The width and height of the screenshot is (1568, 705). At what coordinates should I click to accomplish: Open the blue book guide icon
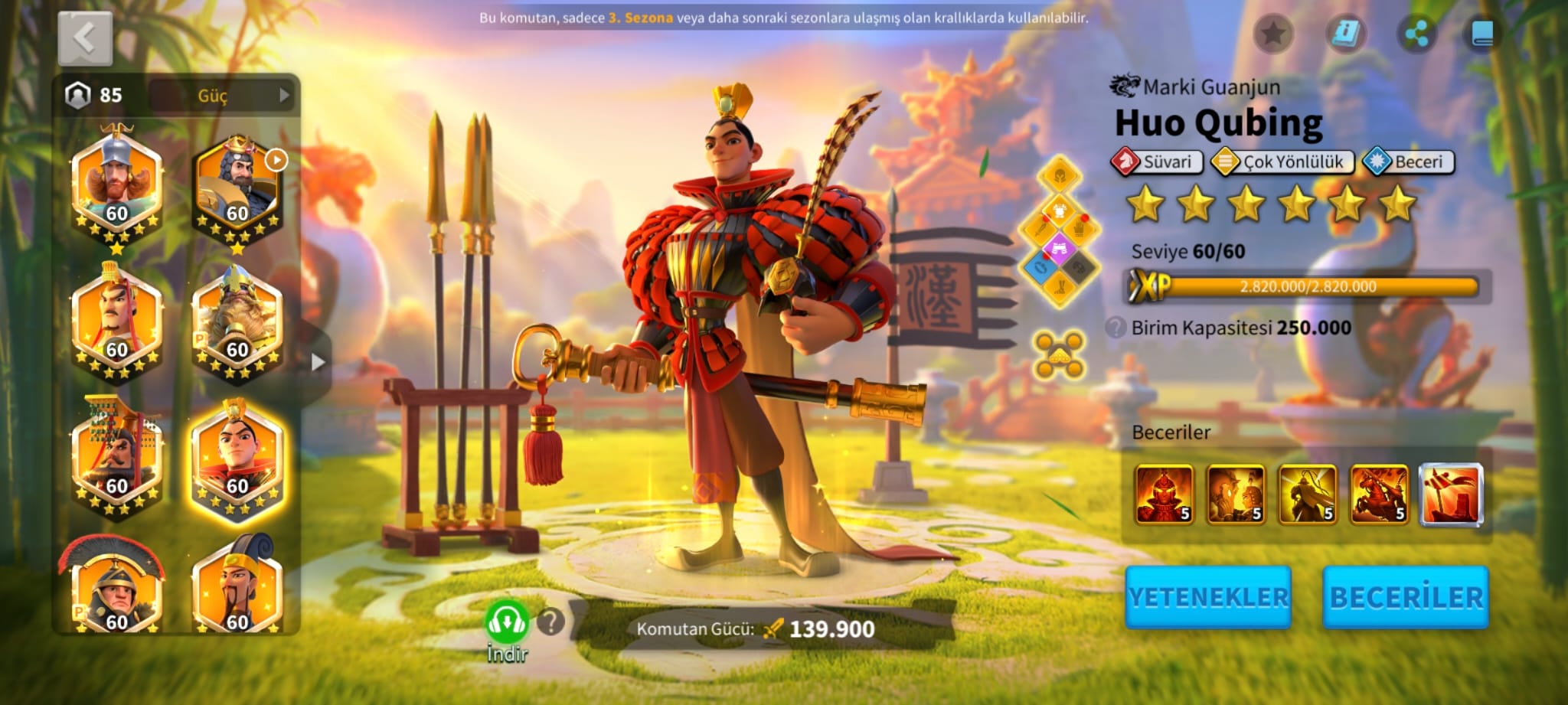1482,34
